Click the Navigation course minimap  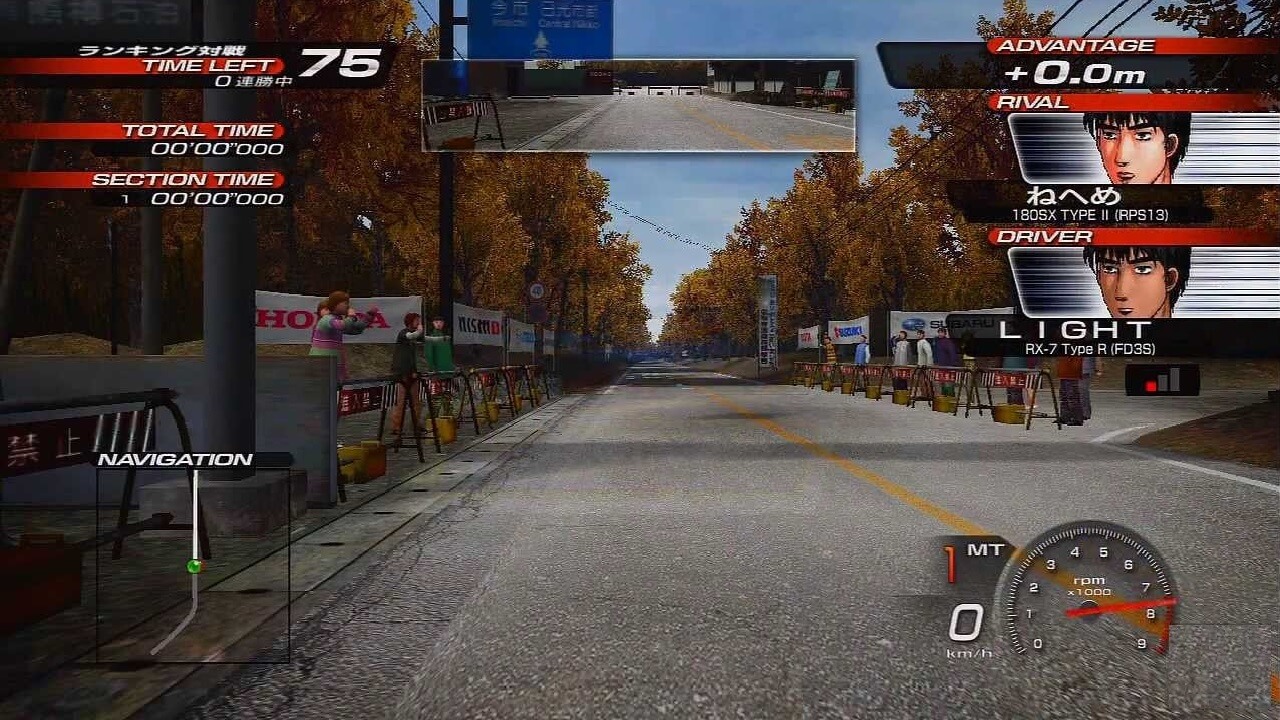tap(193, 565)
